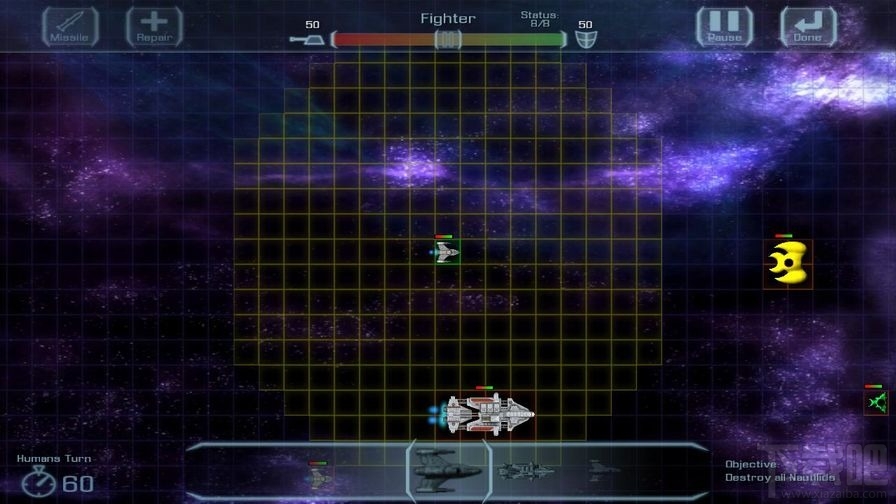Activate the Repair button
The height and width of the screenshot is (504, 896).
tap(154, 27)
